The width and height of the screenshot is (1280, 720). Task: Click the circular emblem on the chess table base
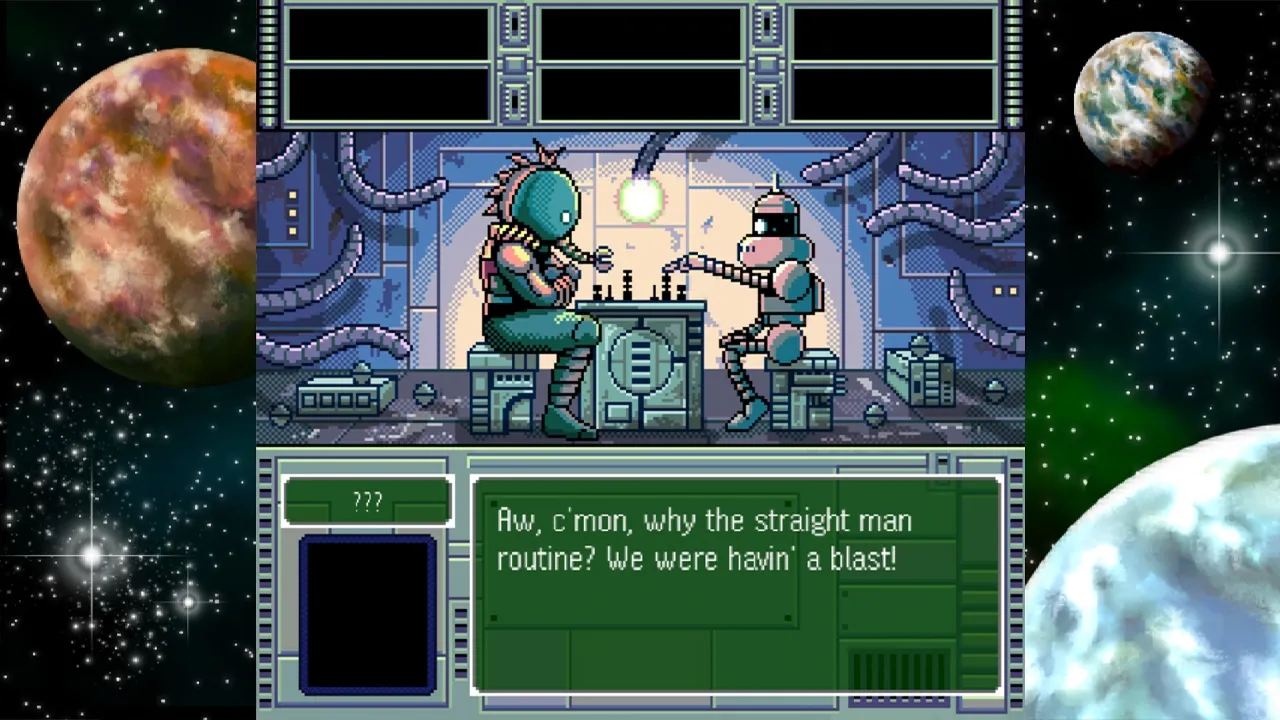640,365
